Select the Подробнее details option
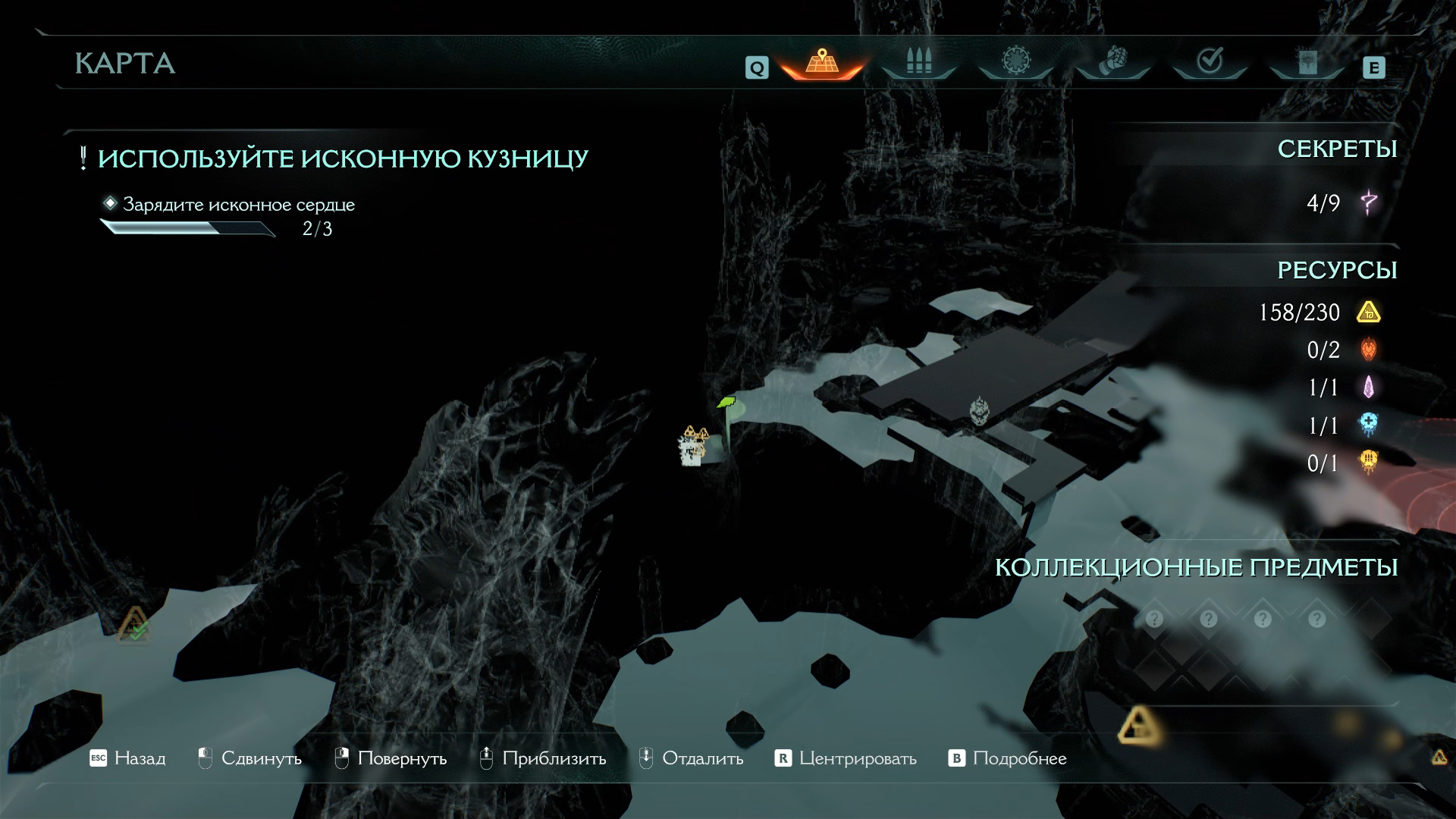1456x819 pixels. point(1008,758)
